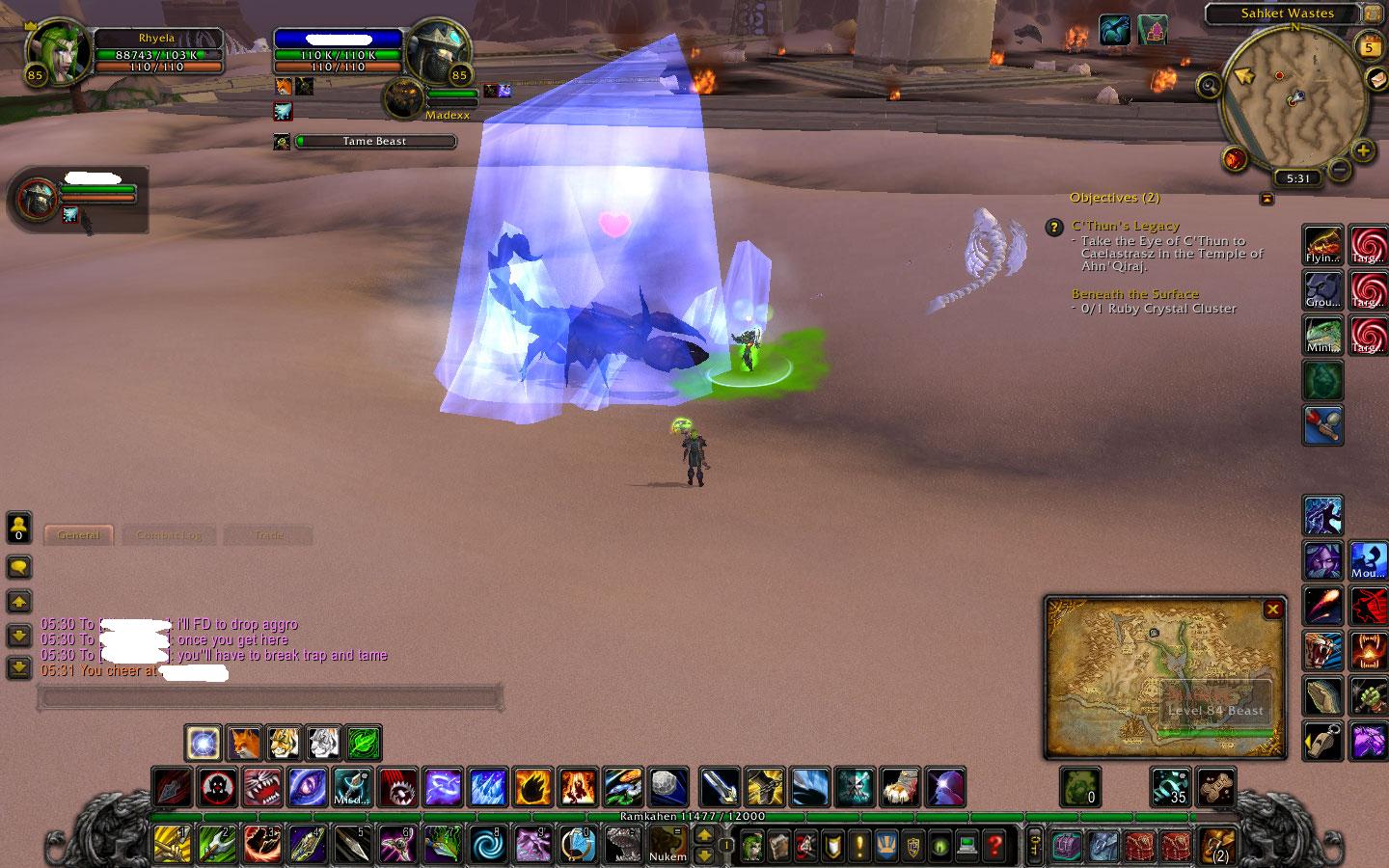Image resolution: width=1389 pixels, height=868 pixels.
Task: Zoom in on the minimap
Action: pyautogui.click(x=1362, y=150)
